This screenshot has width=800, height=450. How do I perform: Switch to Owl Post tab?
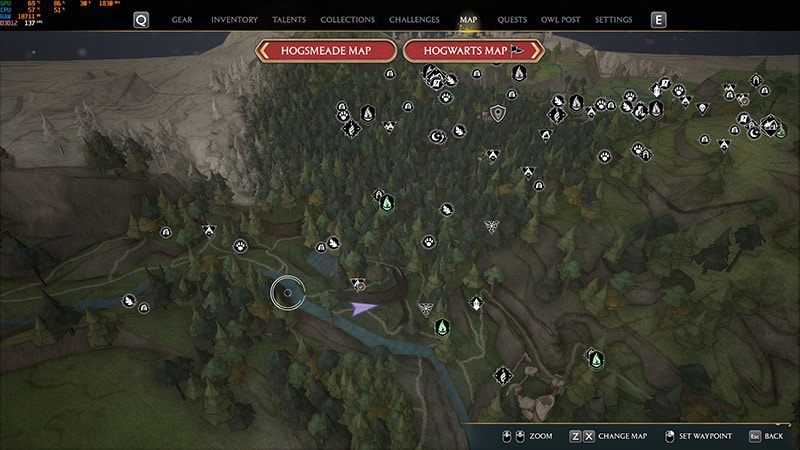pos(561,20)
